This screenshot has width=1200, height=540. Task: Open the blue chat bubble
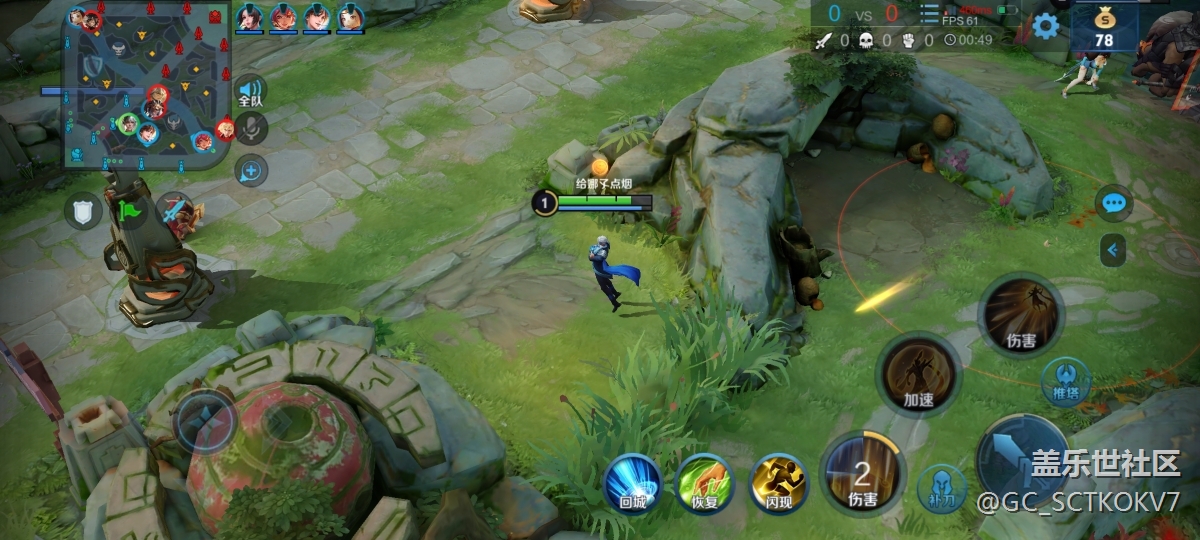pos(1113,203)
